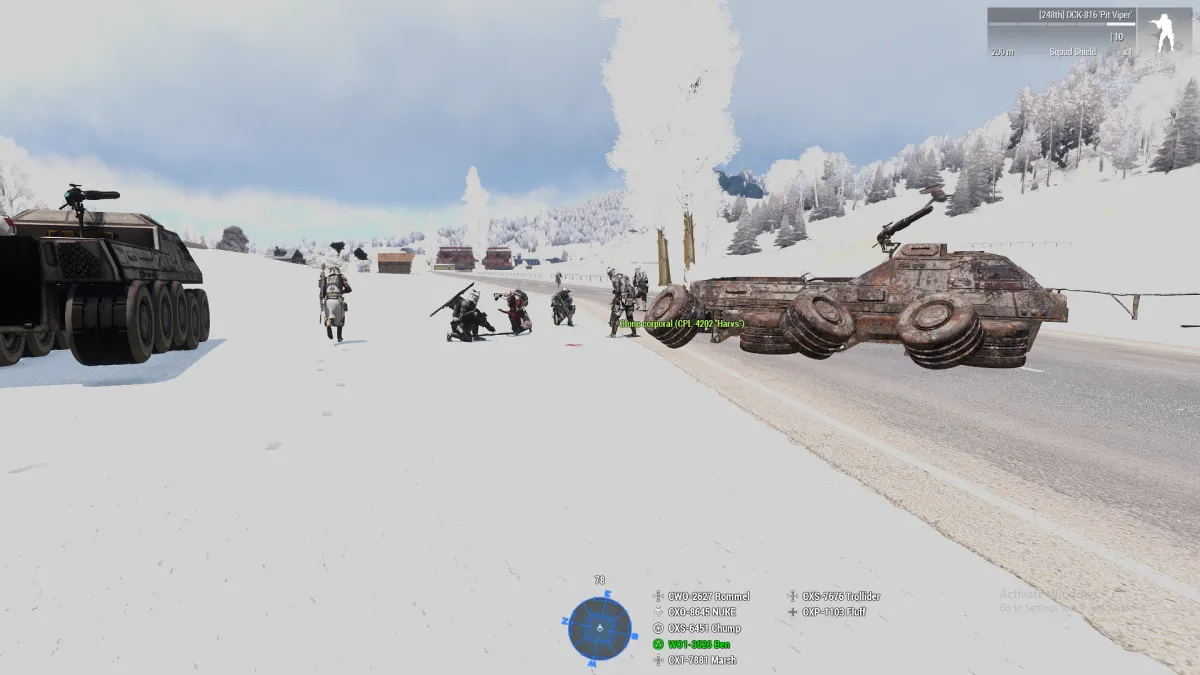Click the standing soldier stance icon
This screenshot has height=675, width=1200.
pyautogui.click(x=1164, y=32)
